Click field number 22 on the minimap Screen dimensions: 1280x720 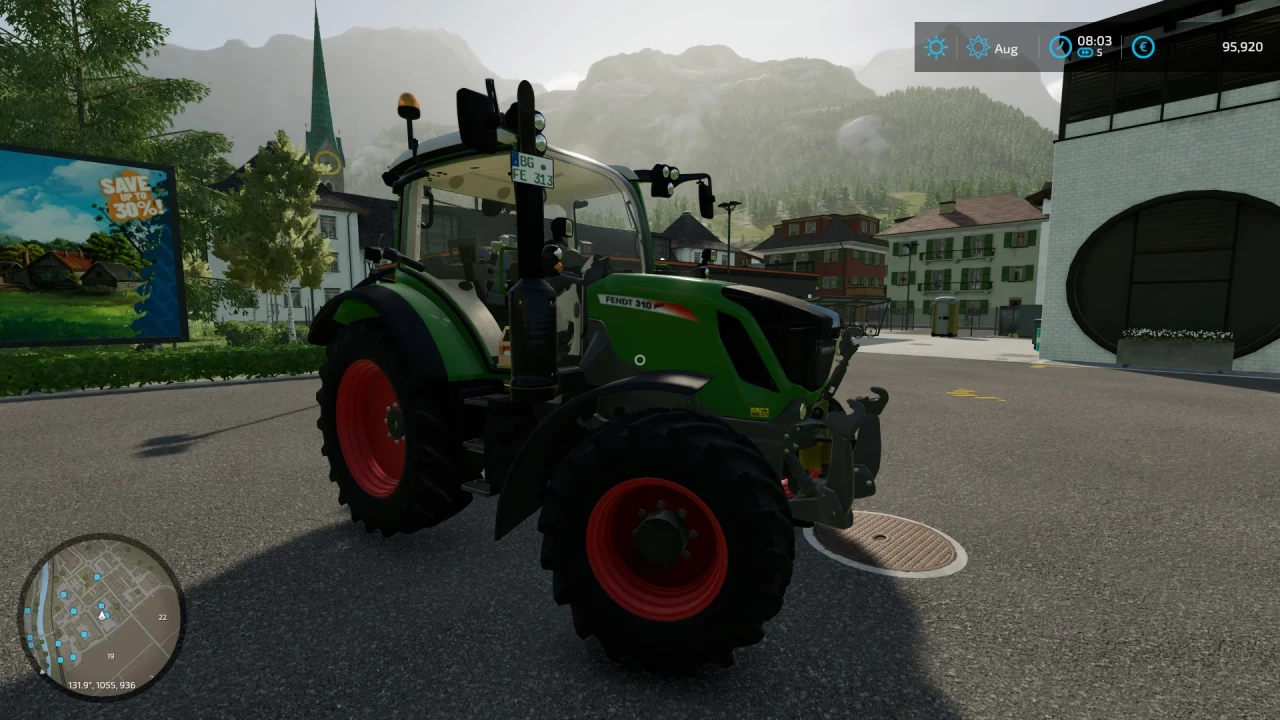162,618
